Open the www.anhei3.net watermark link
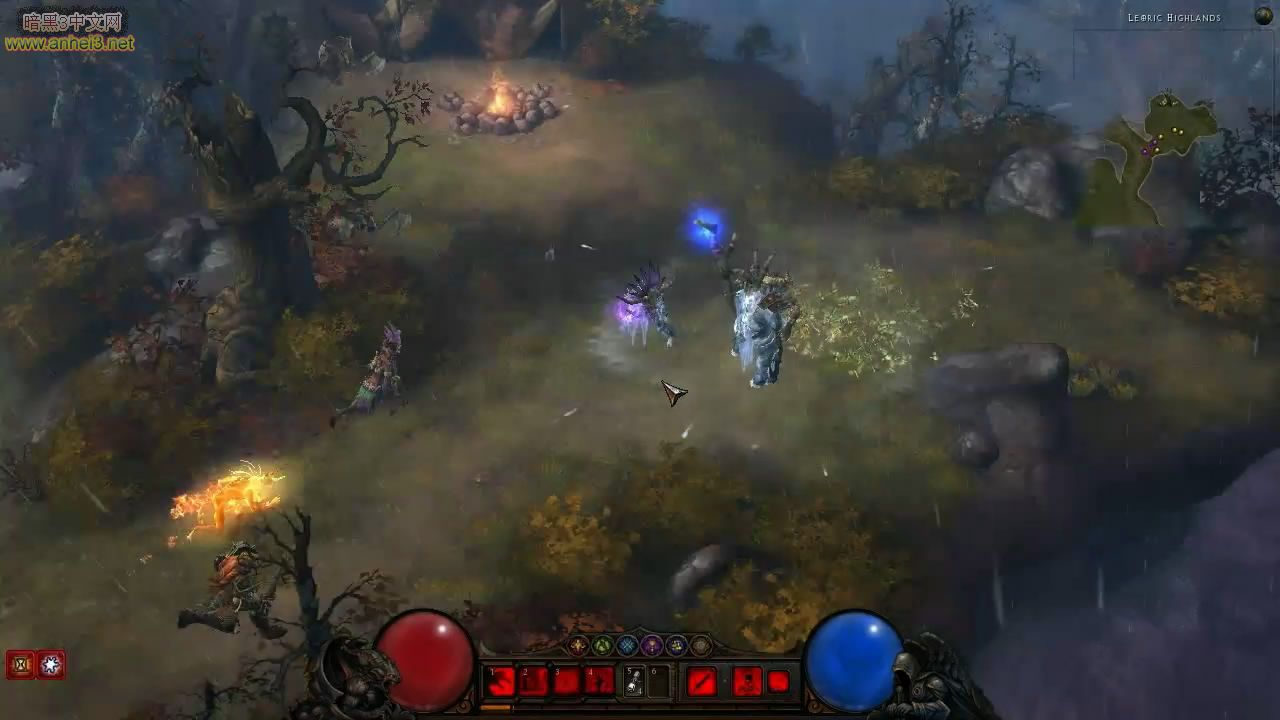Screen dimensions: 1280x720 point(70,43)
